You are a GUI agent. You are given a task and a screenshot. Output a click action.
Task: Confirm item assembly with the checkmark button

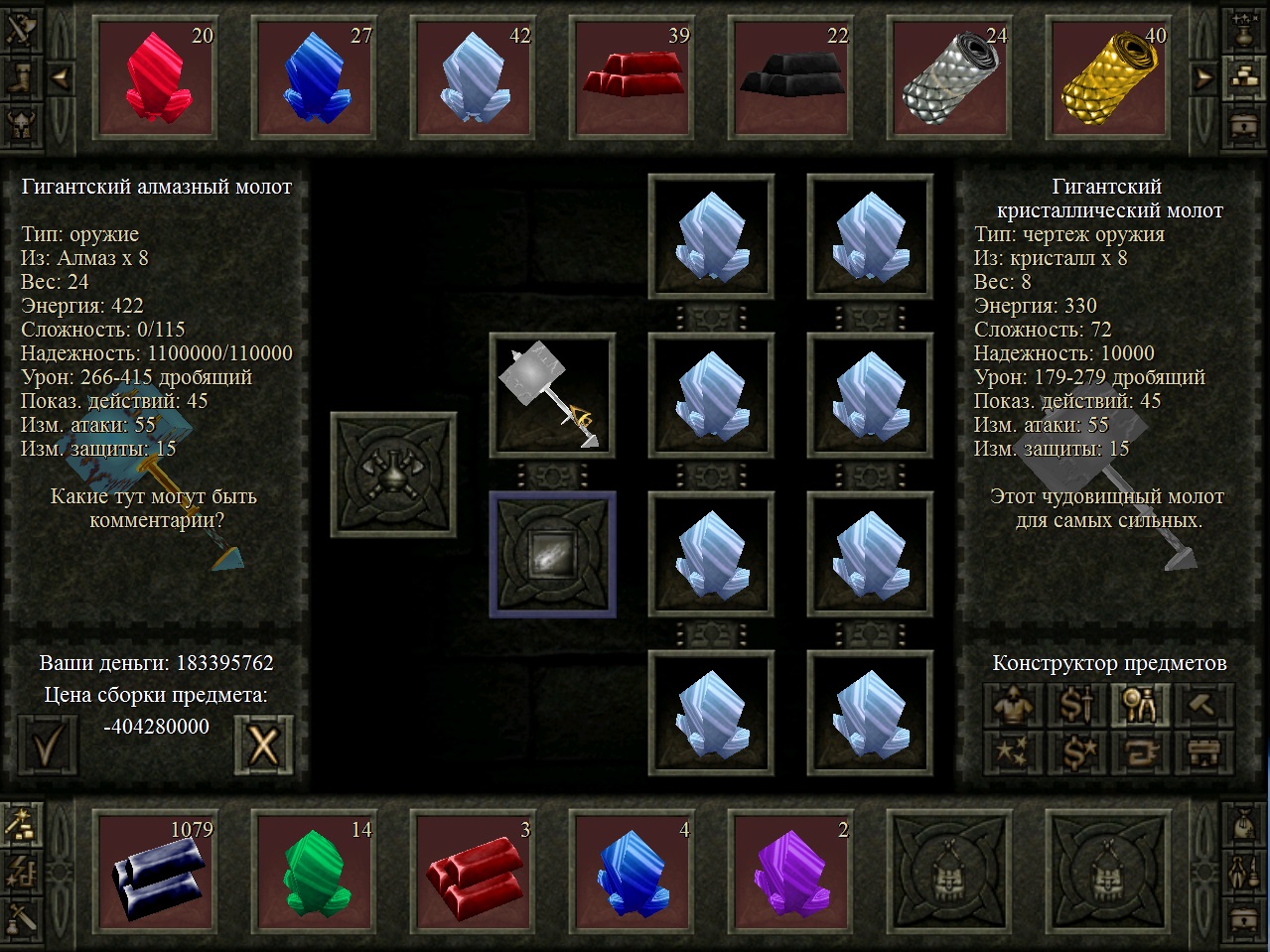pyautogui.click(x=48, y=744)
